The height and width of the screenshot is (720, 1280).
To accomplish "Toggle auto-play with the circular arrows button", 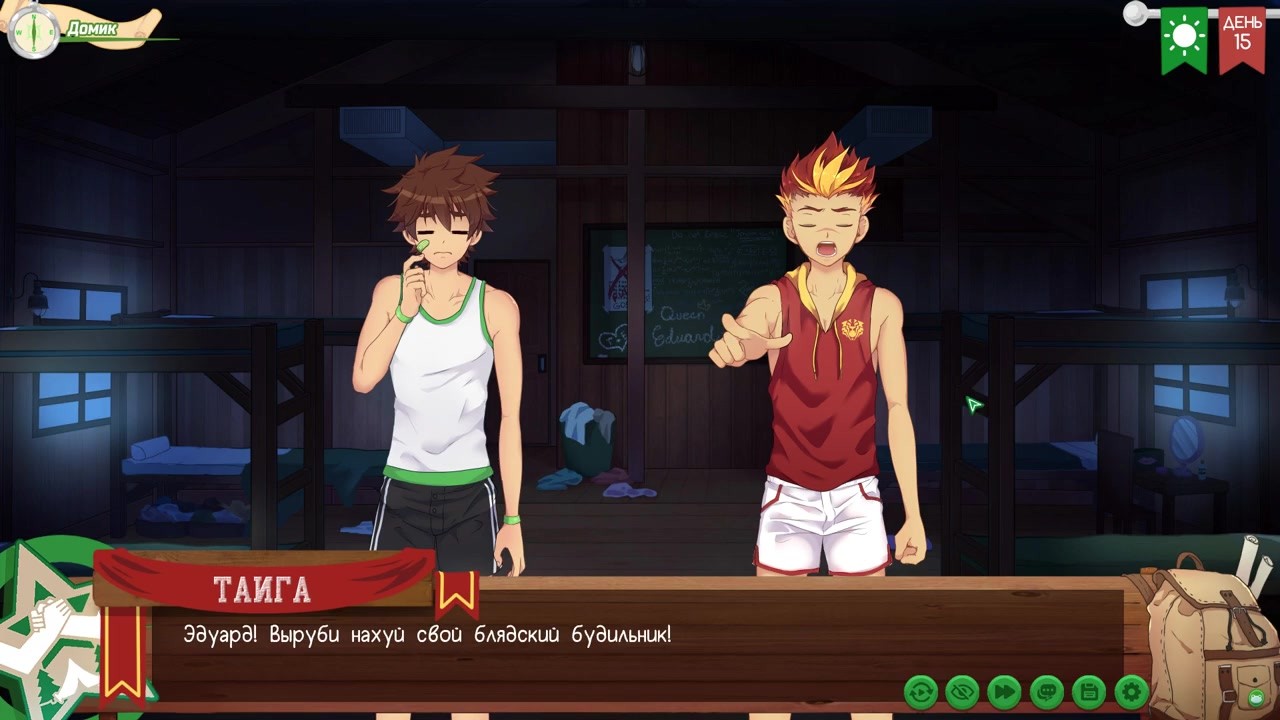I will (920, 691).
